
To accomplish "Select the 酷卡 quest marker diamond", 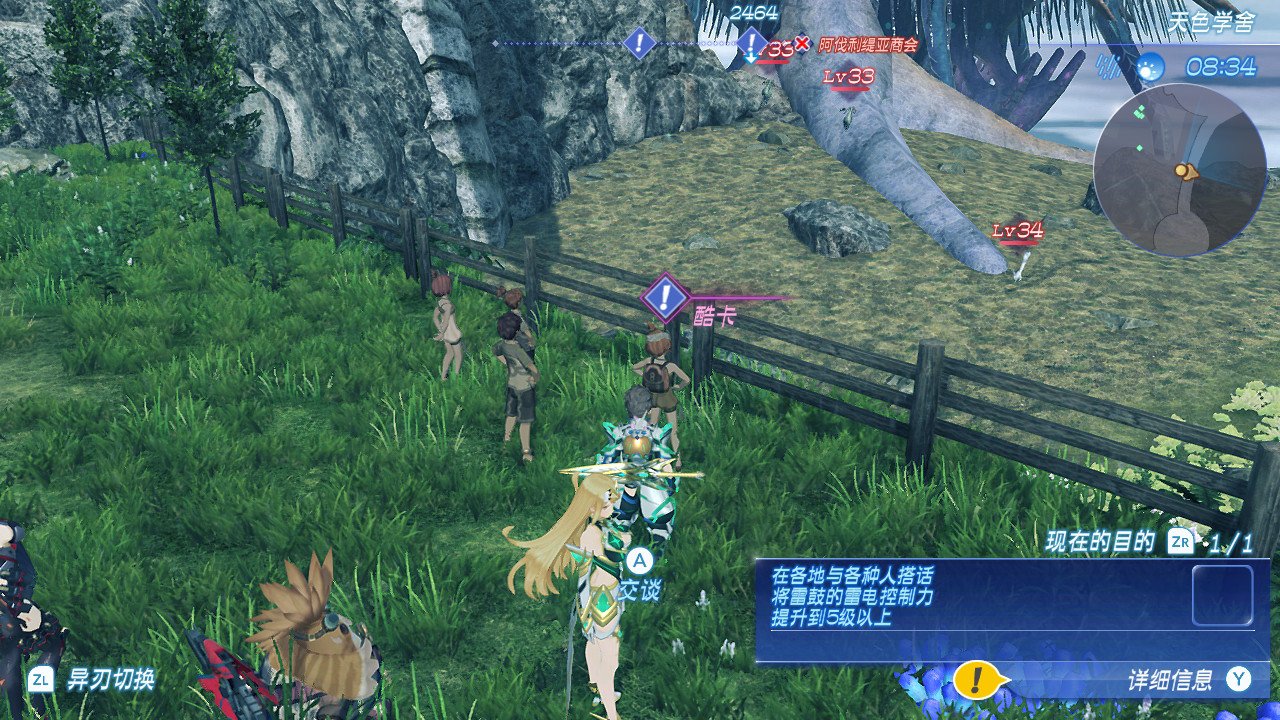I will 665,296.
